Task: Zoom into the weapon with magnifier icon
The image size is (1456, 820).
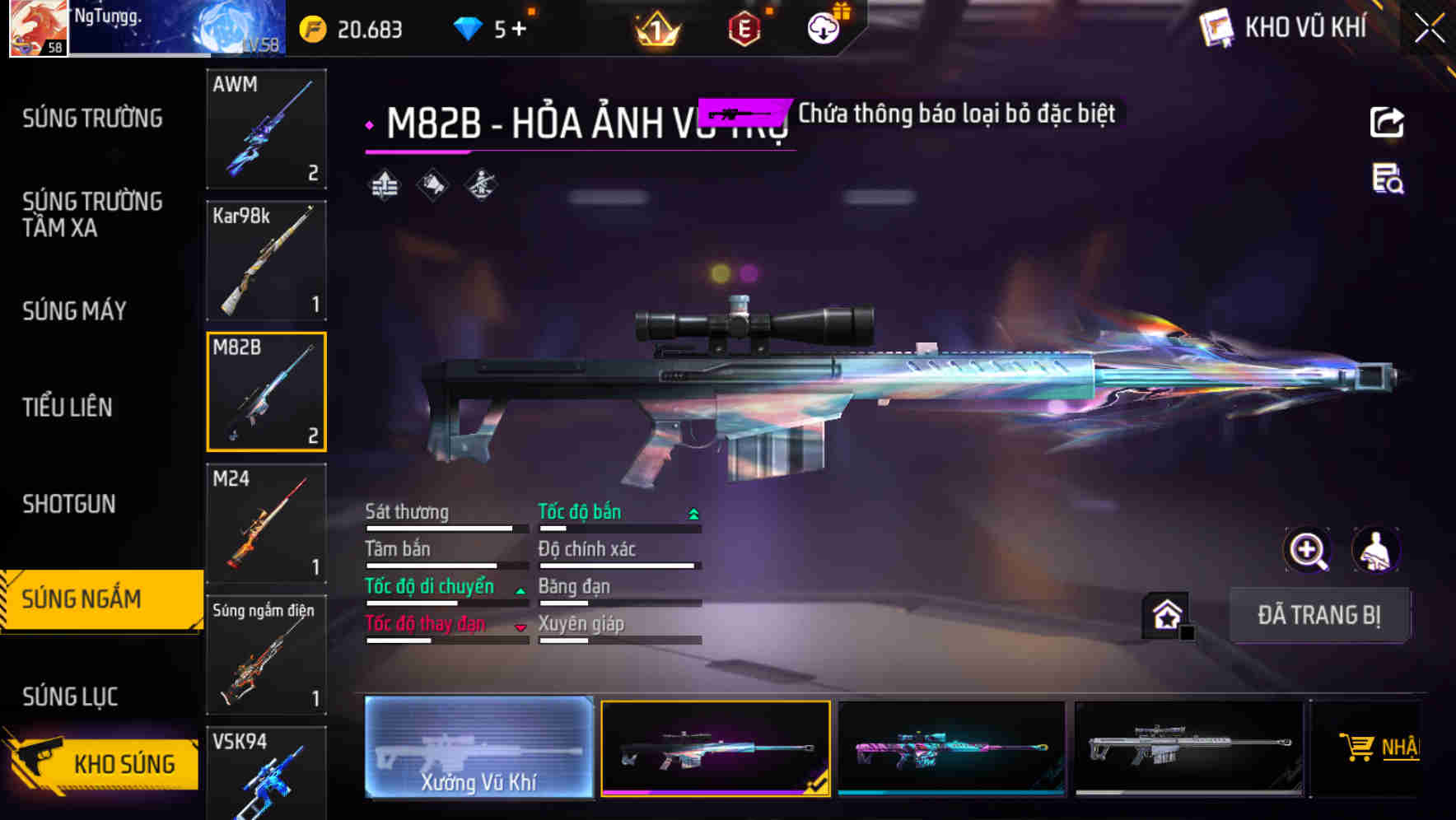Action: [1307, 550]
